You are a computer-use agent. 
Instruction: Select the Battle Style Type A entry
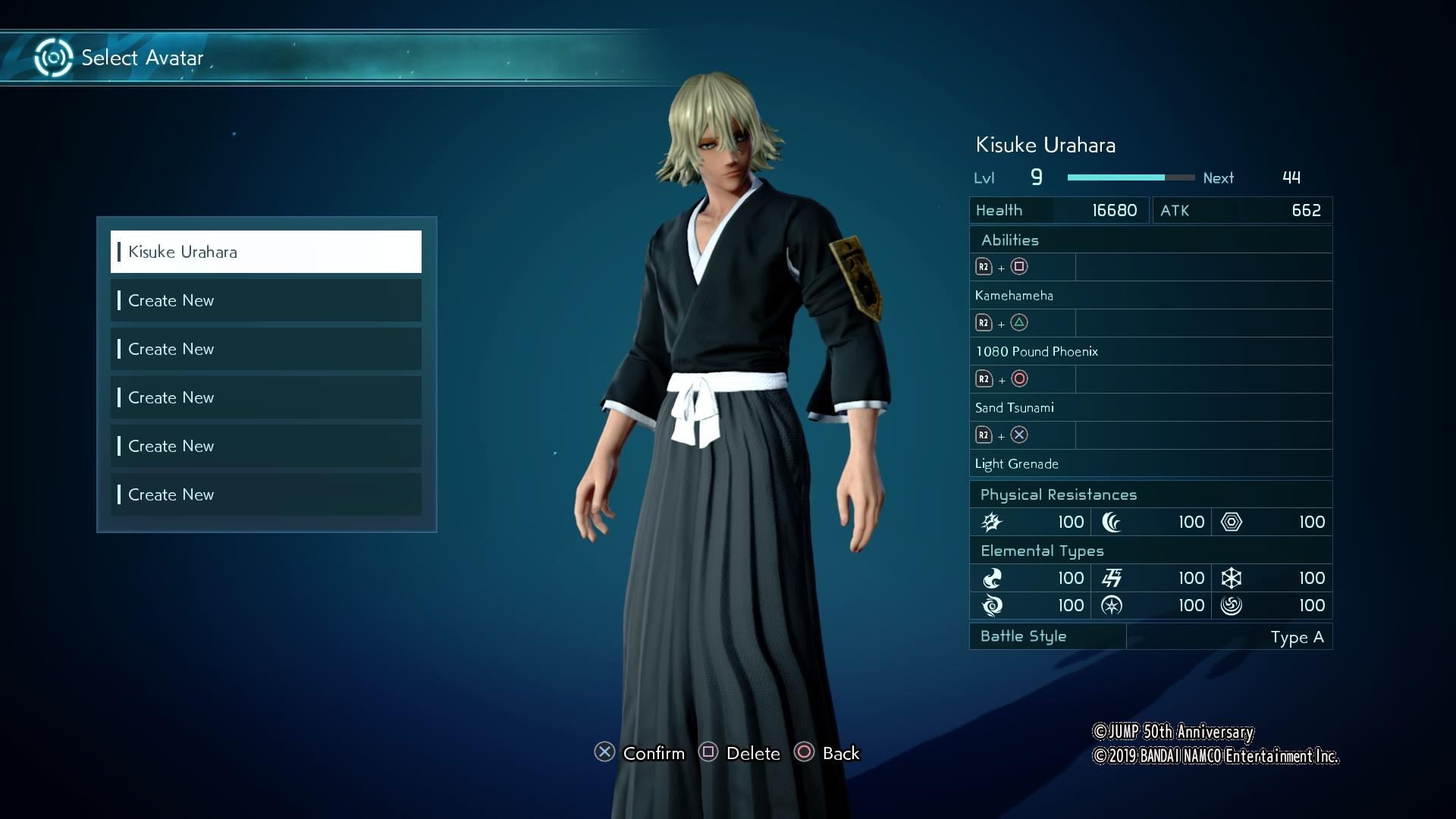pos(1298,637)
